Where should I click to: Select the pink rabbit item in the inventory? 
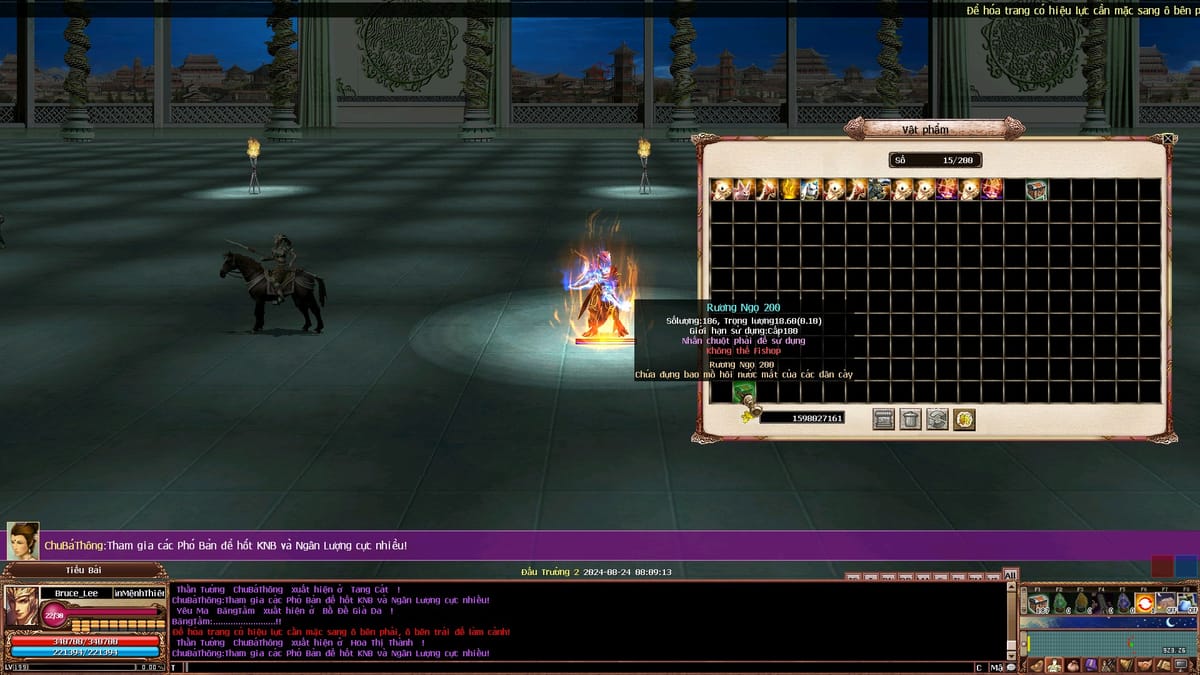point(745,189)
